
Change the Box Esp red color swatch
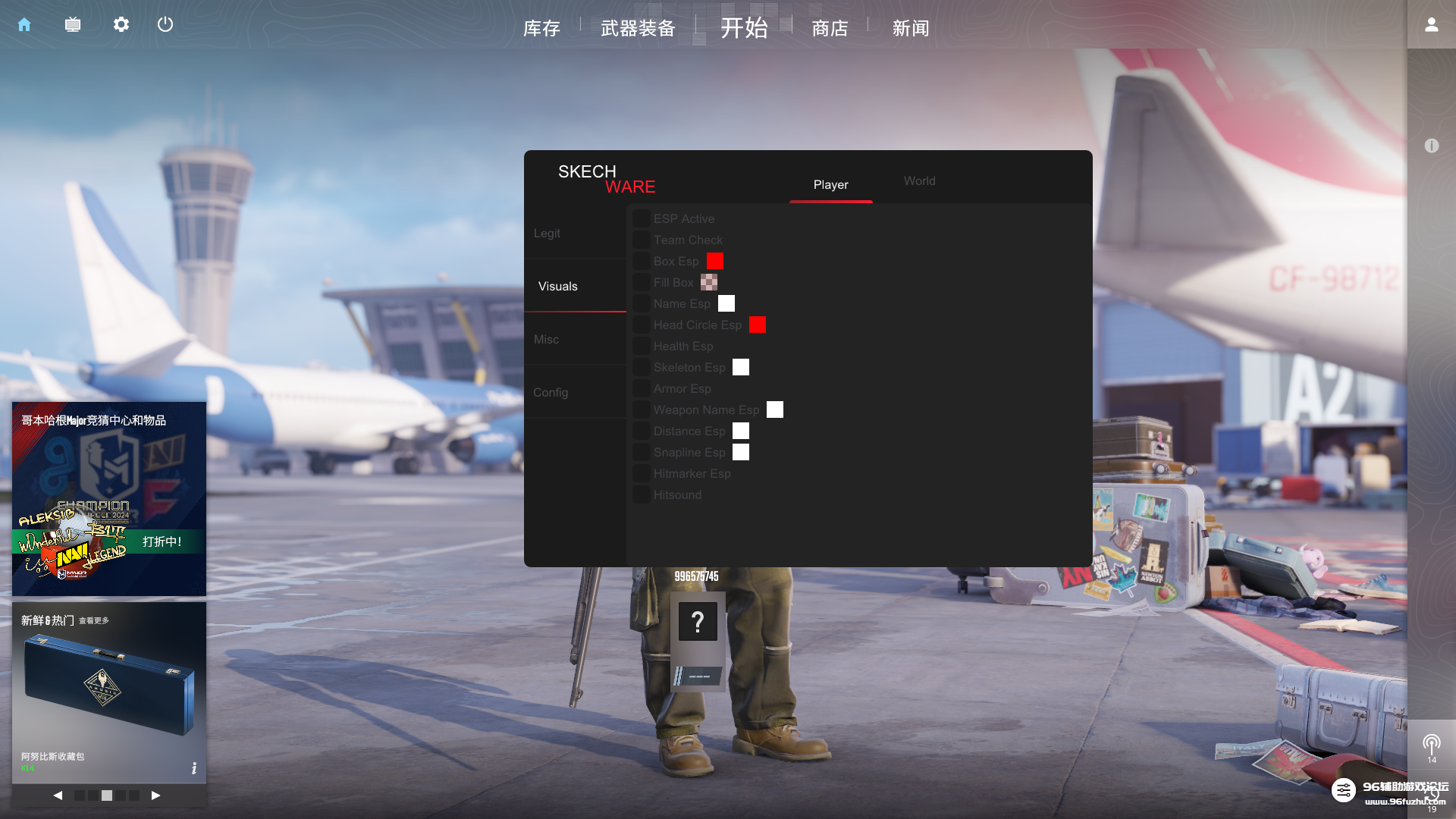(x=716, y=261)
